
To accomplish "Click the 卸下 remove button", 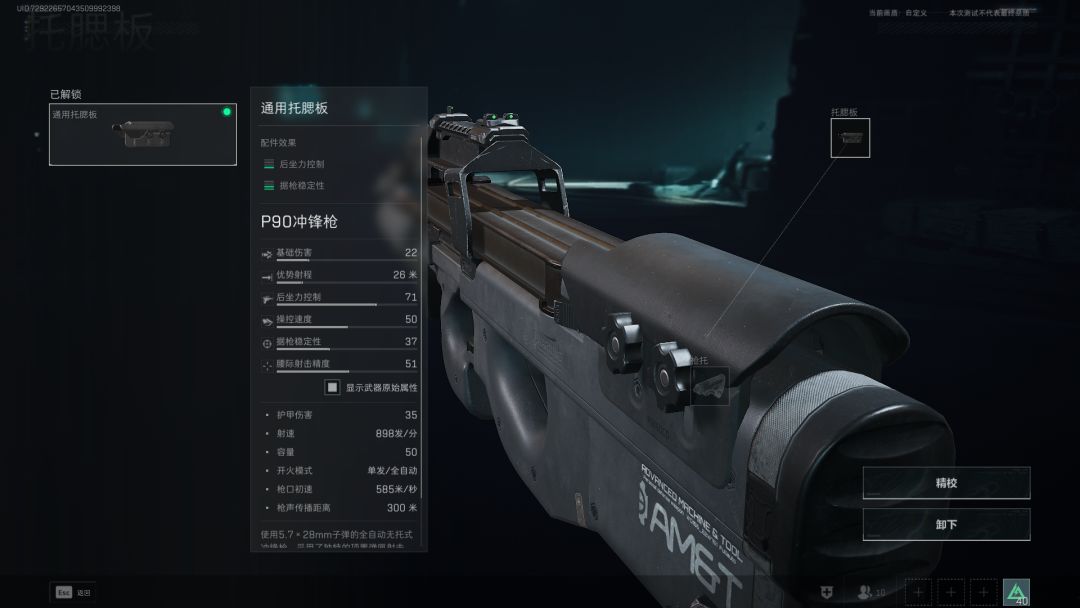I will [946, 524].
